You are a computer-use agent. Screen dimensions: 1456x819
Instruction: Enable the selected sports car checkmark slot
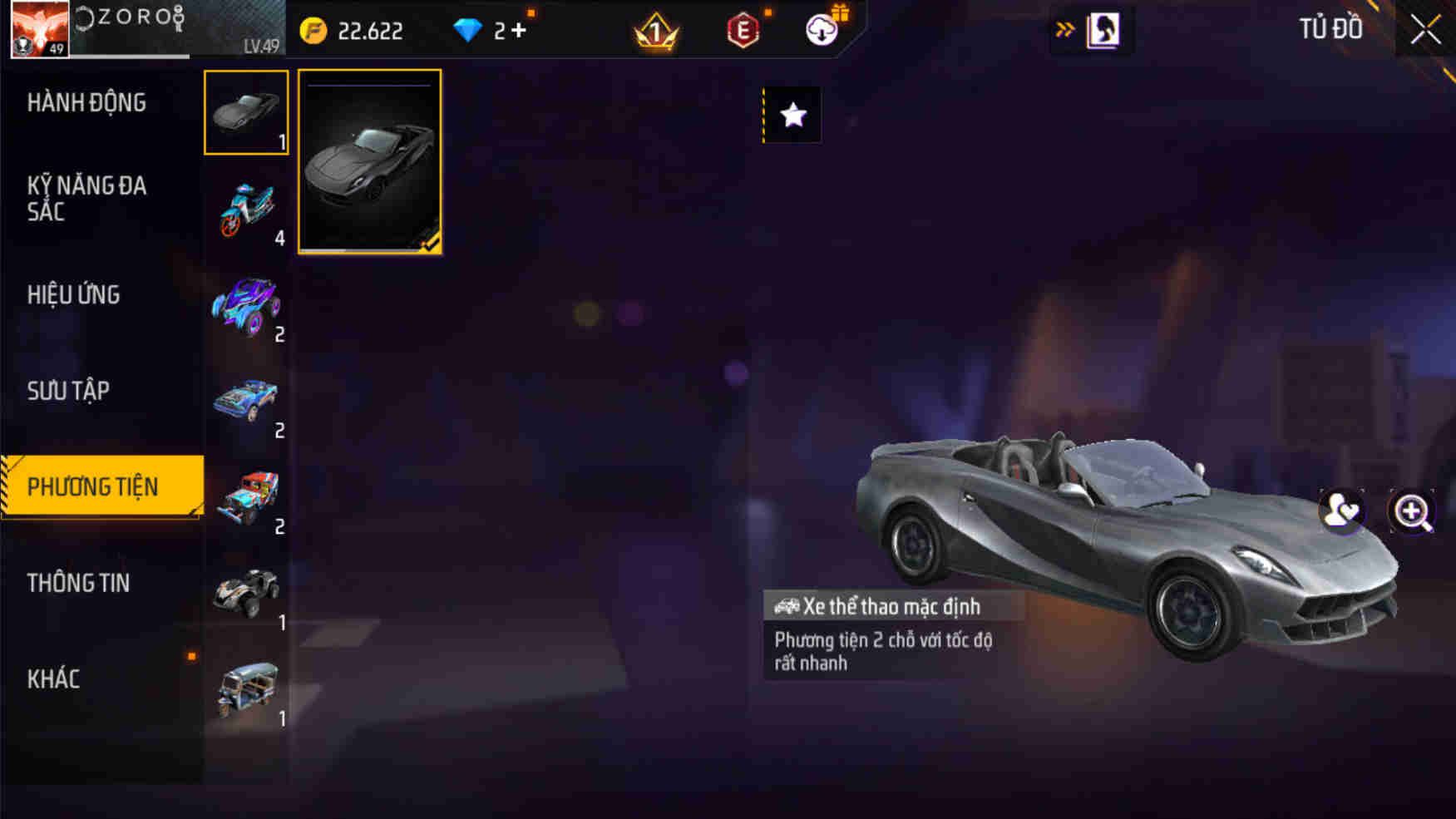click(368, 163)
